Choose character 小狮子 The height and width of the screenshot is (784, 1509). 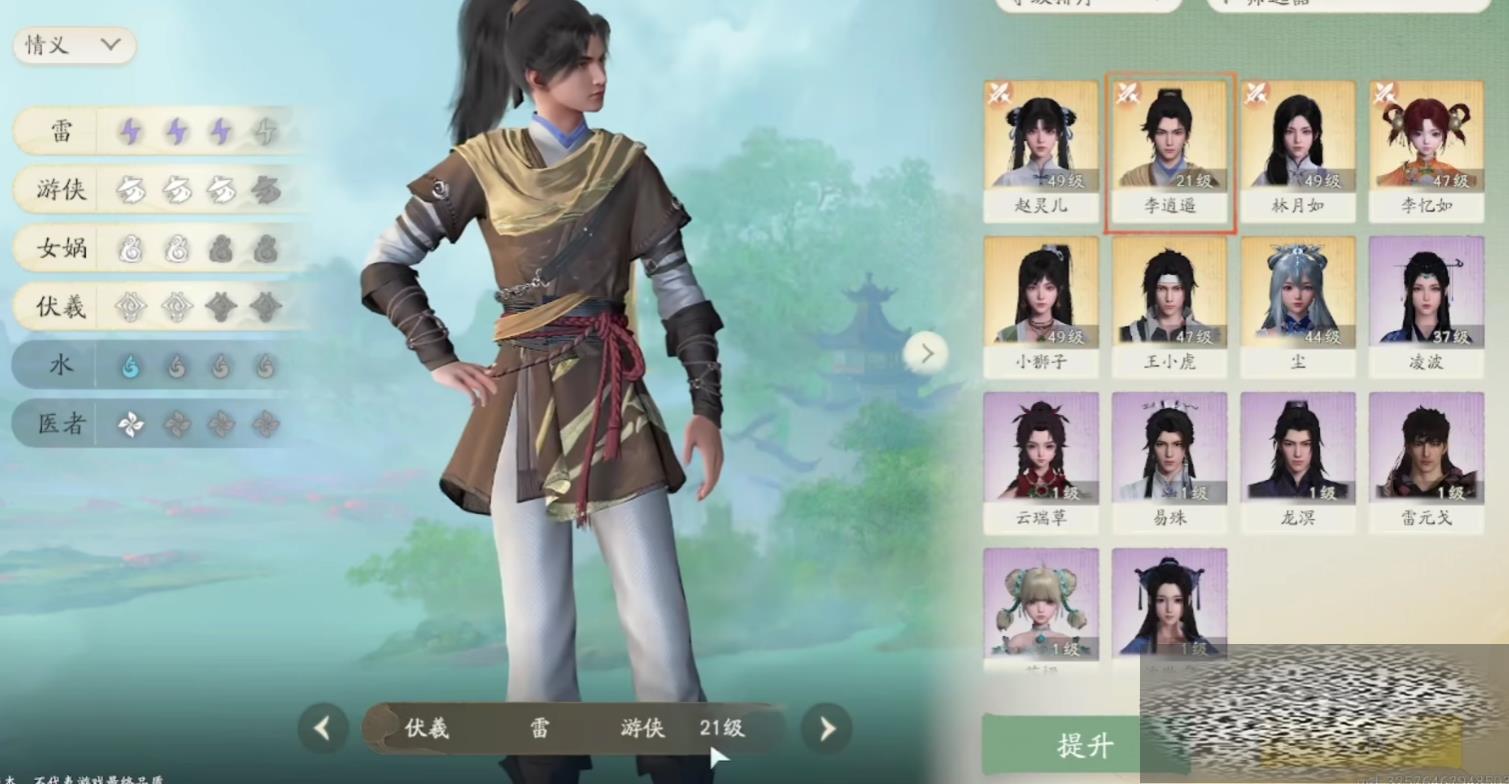1040,306
